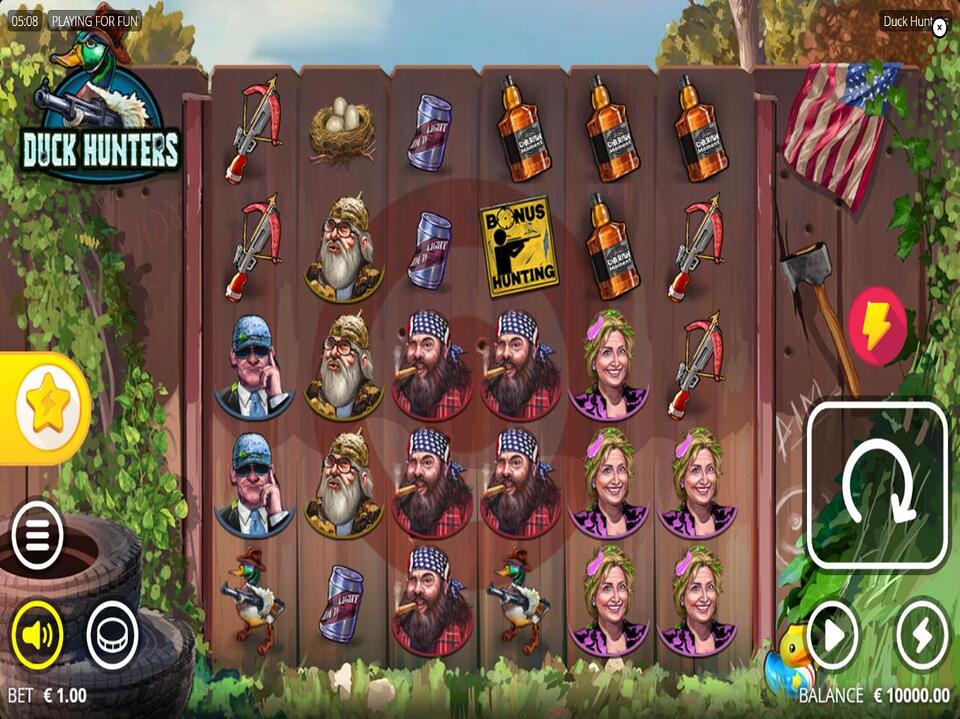Close the game with the X button

pos(939,28)
